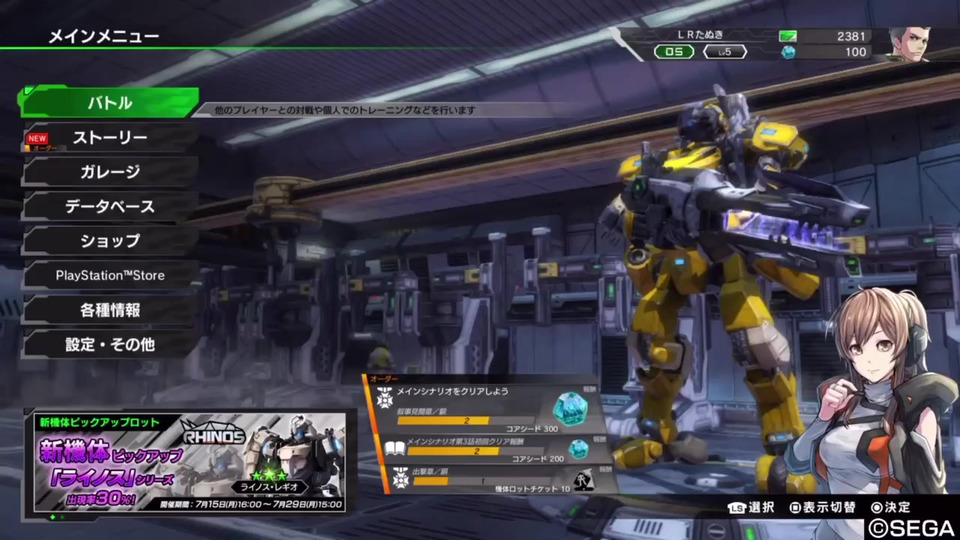Open the データベース entry
This screenshot has width=960, height=540.
(110, 207)
